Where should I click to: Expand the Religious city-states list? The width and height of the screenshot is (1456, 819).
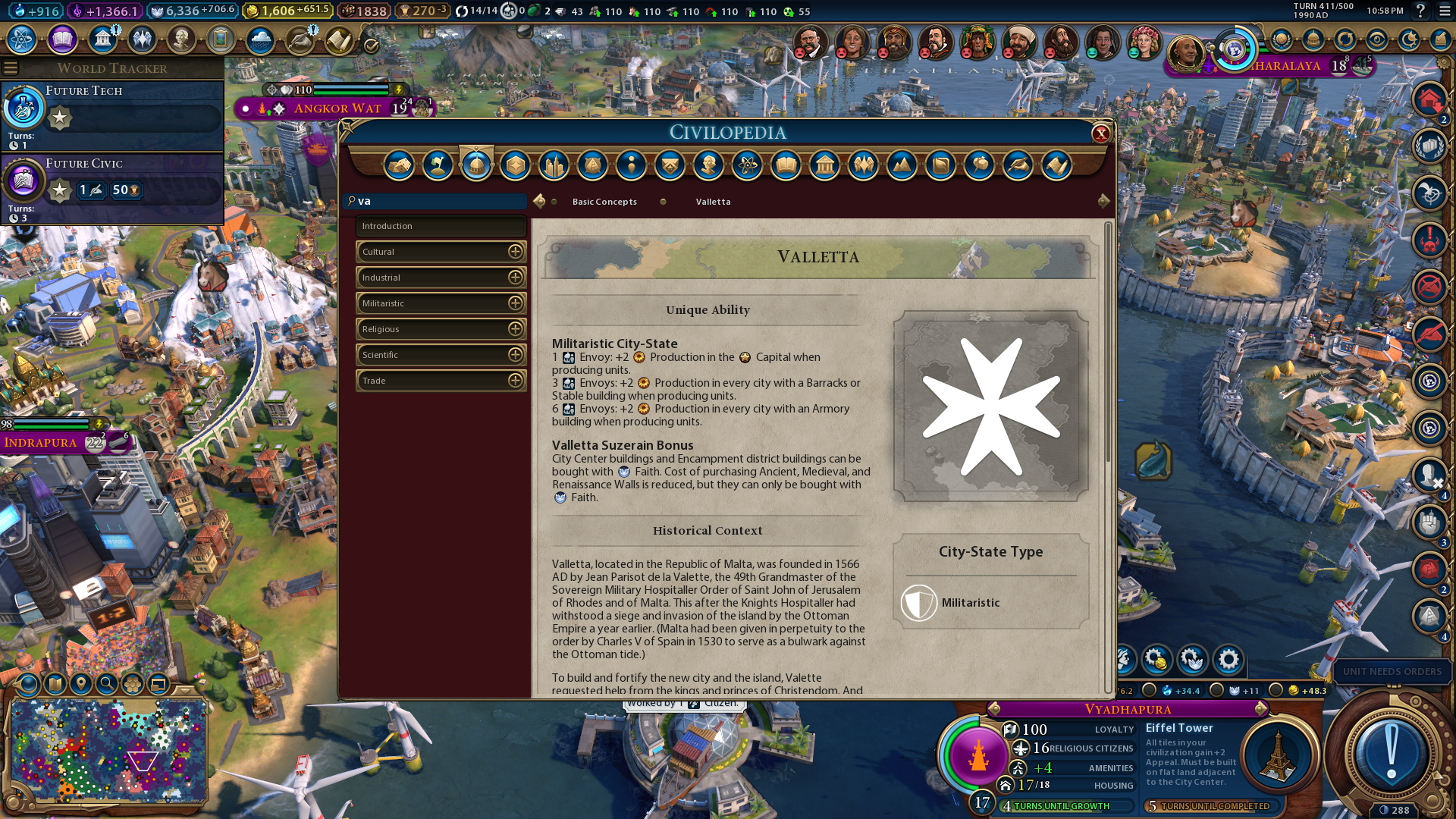point(515,329)
